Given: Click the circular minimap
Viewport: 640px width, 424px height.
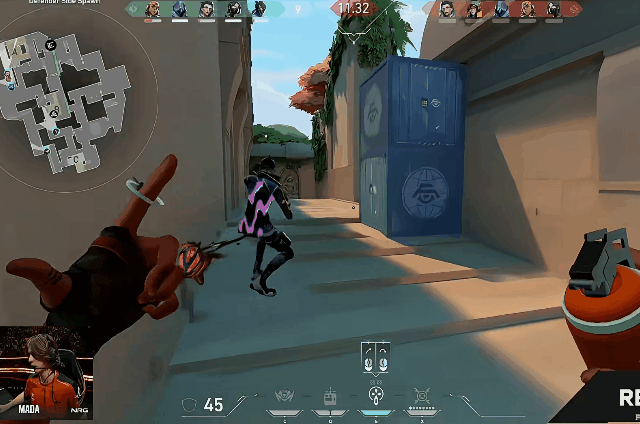Looking at the screenshot, I should (68, 96).
